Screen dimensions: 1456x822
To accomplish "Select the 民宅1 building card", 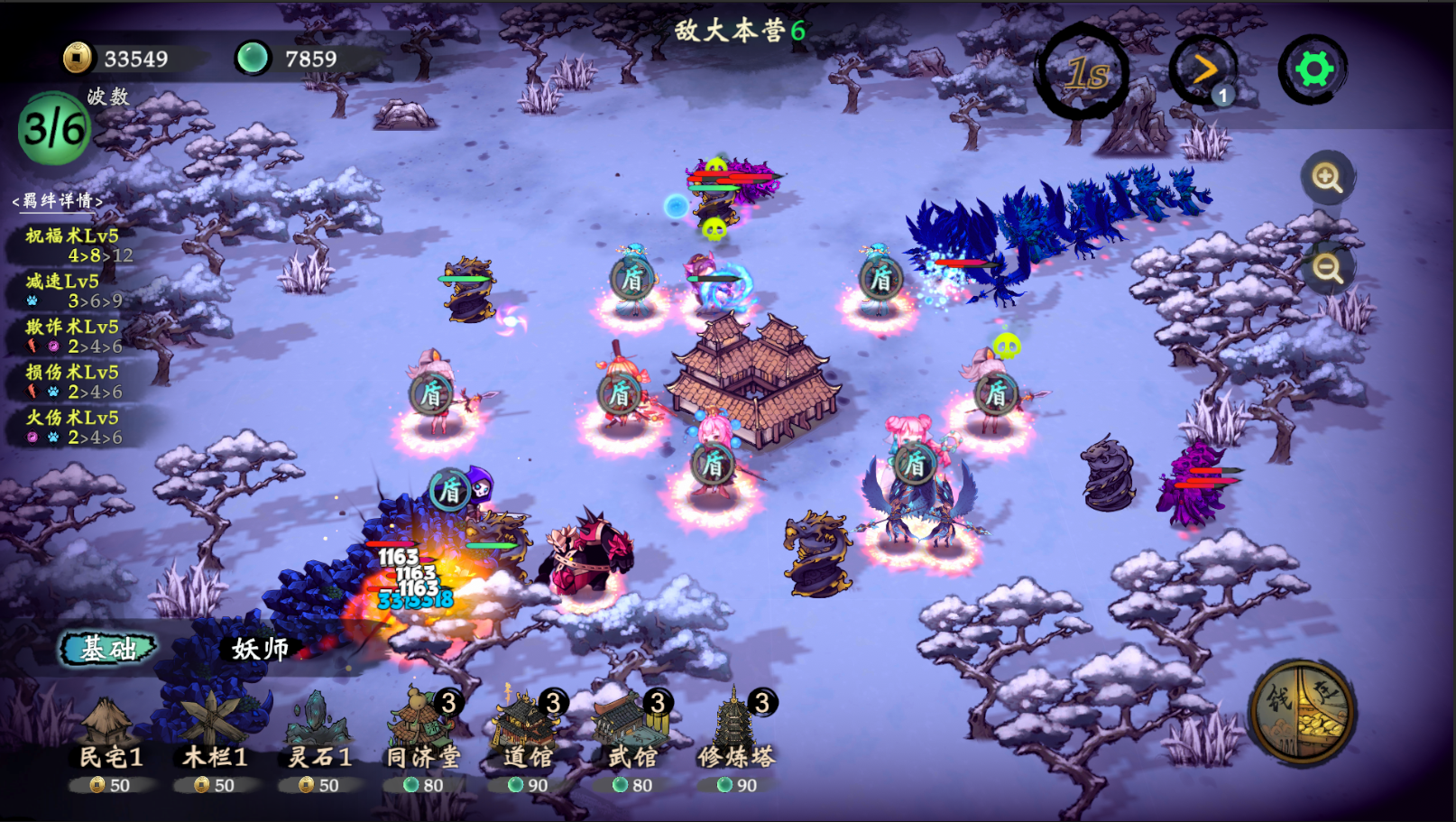I will point(110,740).
